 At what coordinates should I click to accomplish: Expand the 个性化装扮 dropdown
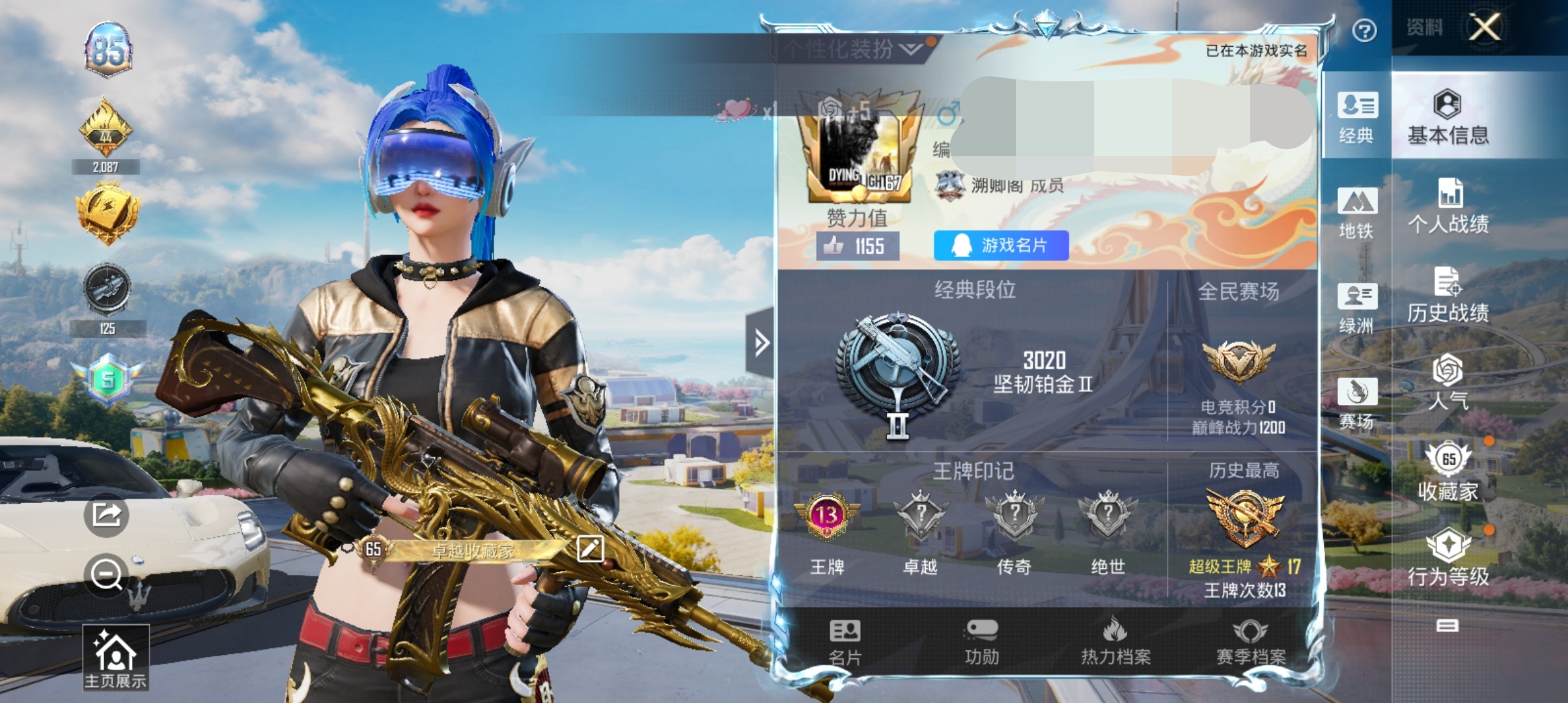click(x=853, y=49)
